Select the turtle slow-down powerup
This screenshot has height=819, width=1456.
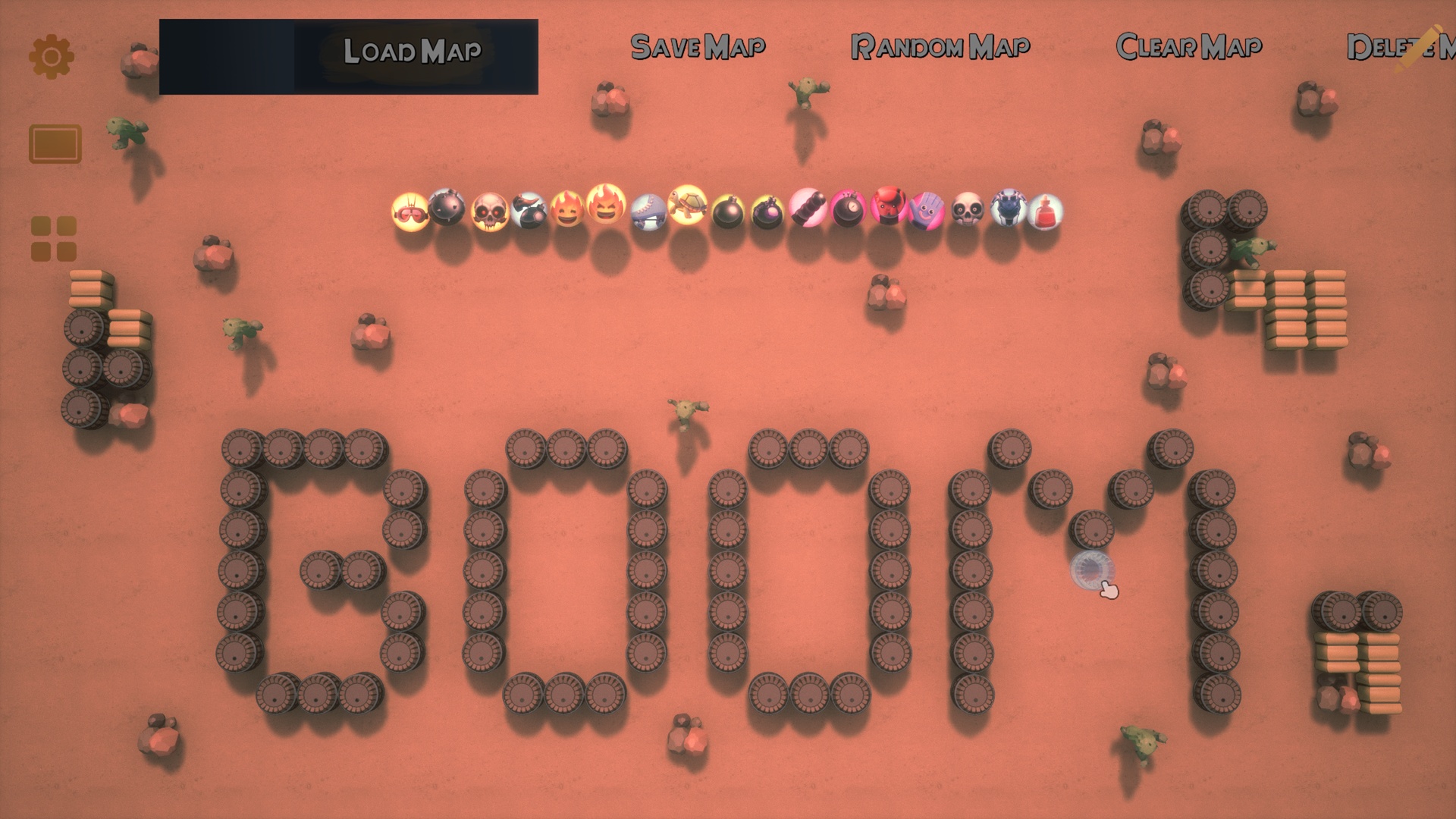tap(687, 212)
